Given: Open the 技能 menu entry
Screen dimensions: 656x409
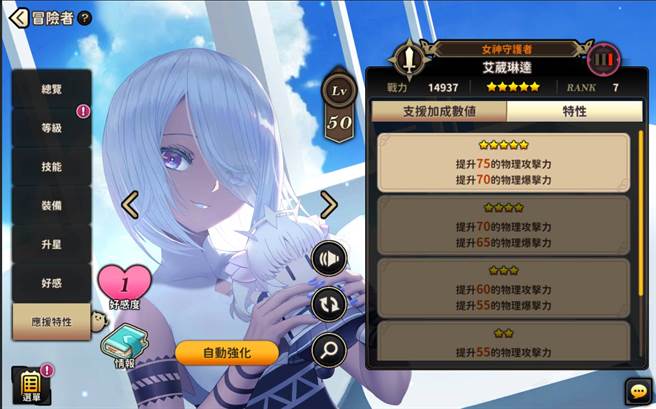Looking at the screenshot, I should (x=52, y=166).
